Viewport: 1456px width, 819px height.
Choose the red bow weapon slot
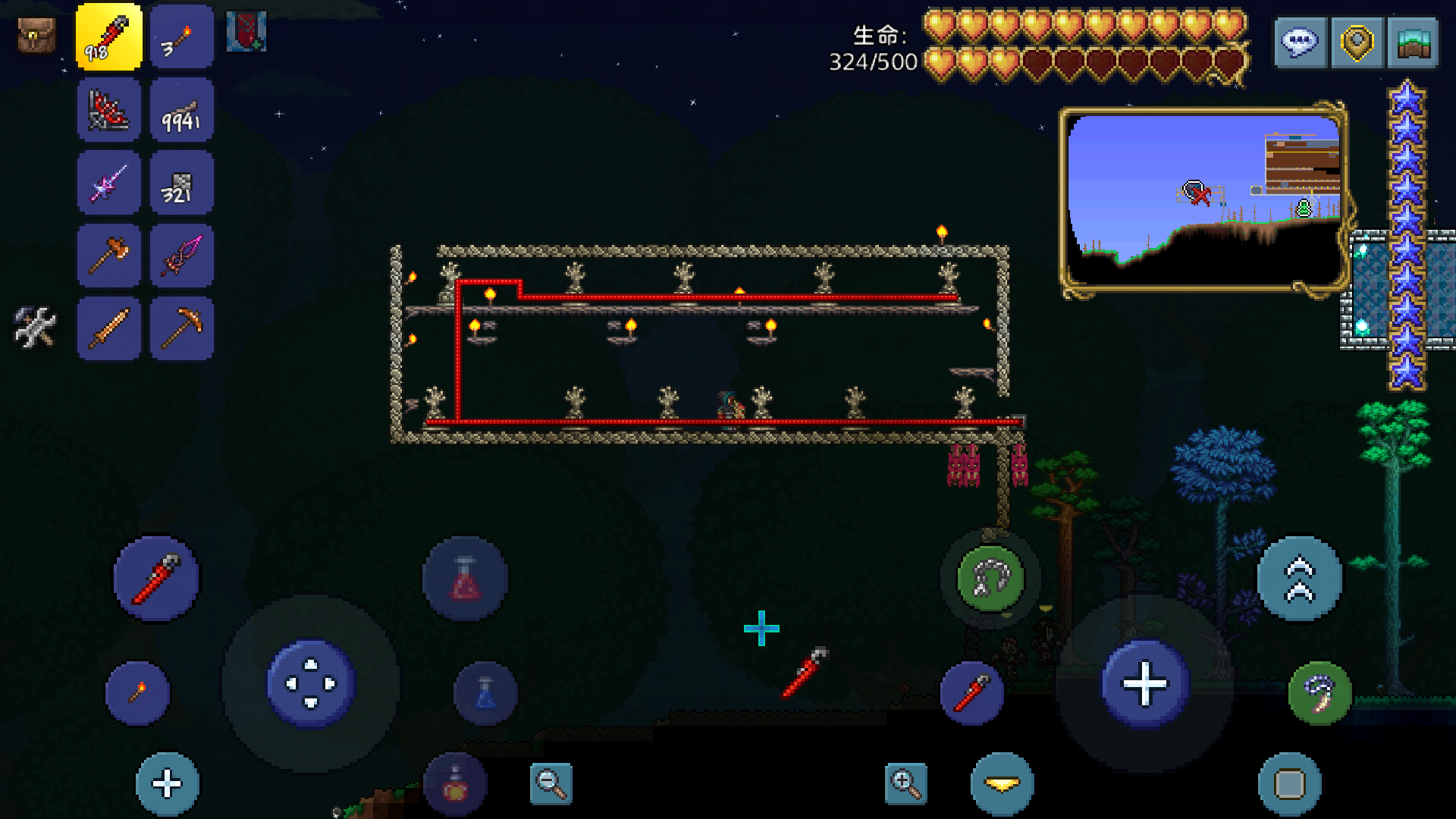pos(108,110)
